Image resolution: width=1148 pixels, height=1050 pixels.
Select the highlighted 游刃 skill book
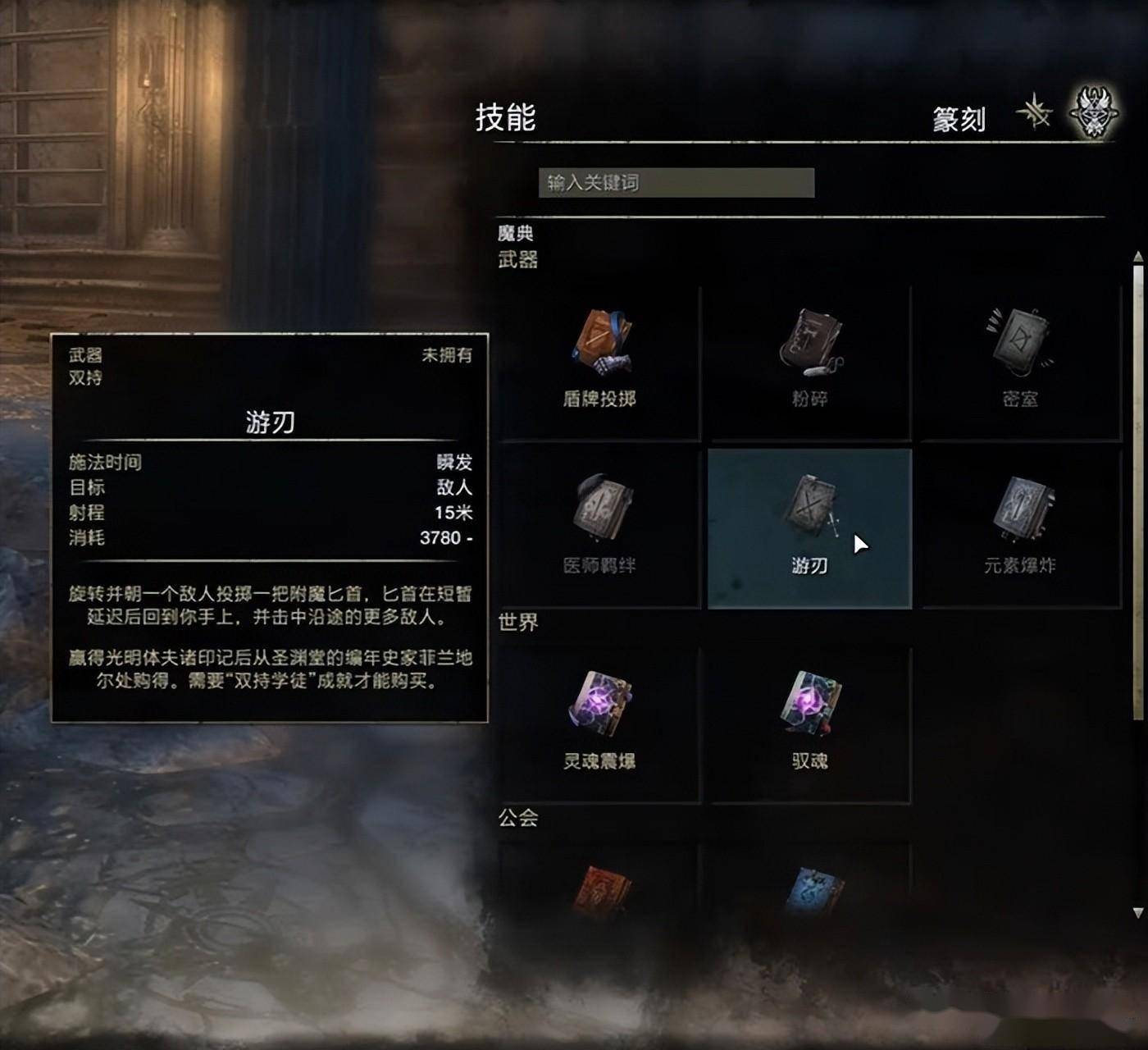click(809, 527)
